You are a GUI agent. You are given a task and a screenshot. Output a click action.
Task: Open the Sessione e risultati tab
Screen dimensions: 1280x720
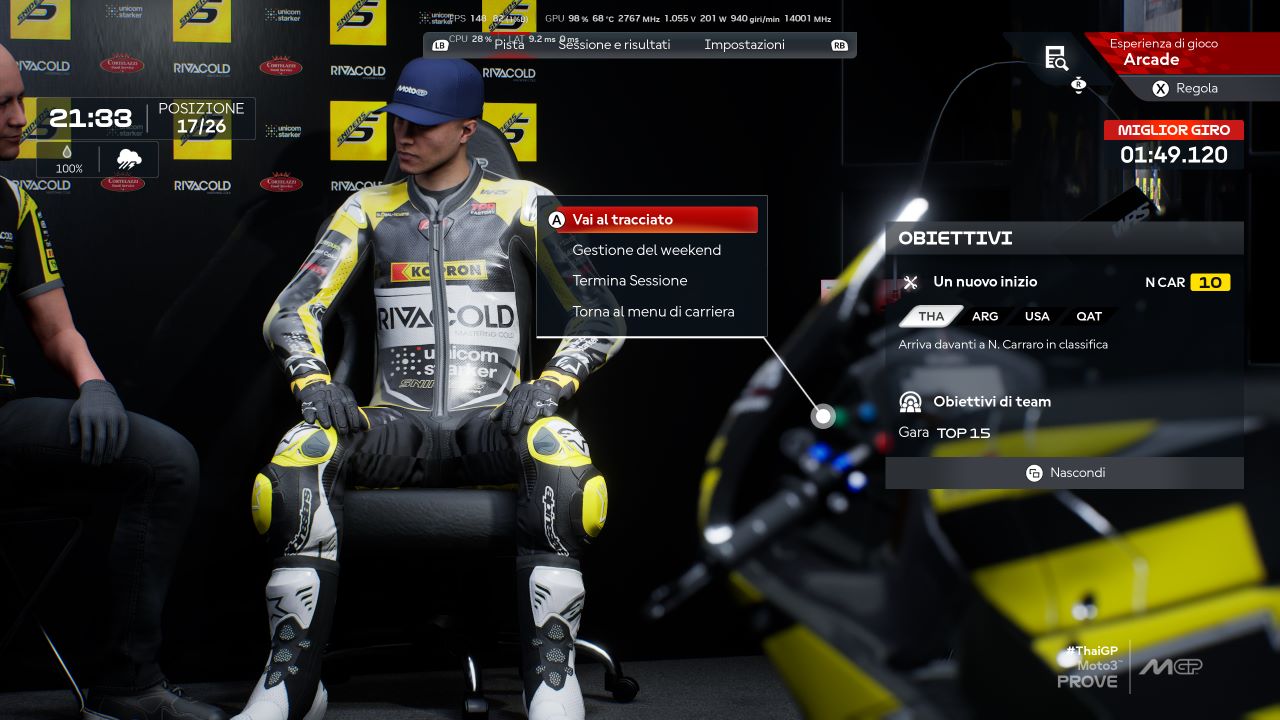614,45
